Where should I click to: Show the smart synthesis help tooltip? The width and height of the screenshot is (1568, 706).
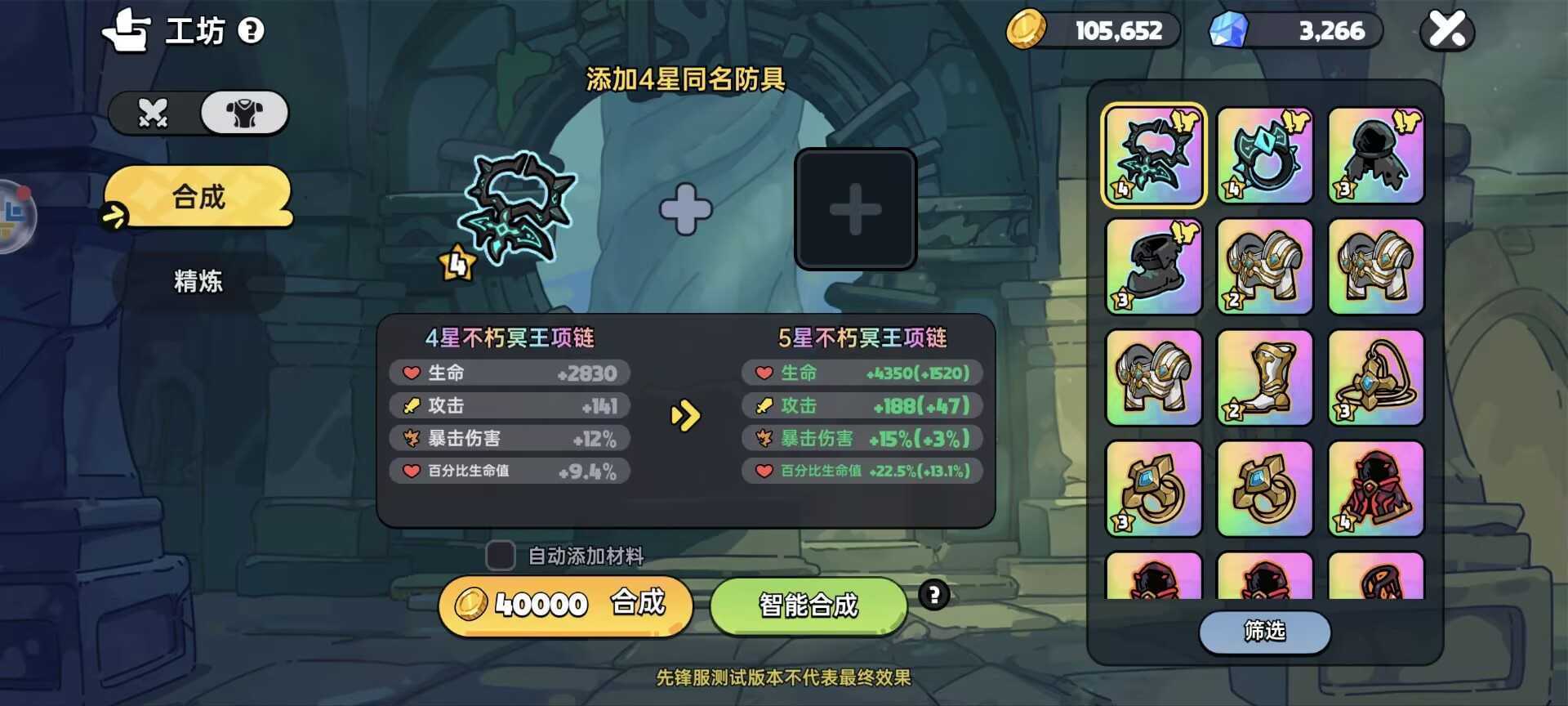[933, 595]
